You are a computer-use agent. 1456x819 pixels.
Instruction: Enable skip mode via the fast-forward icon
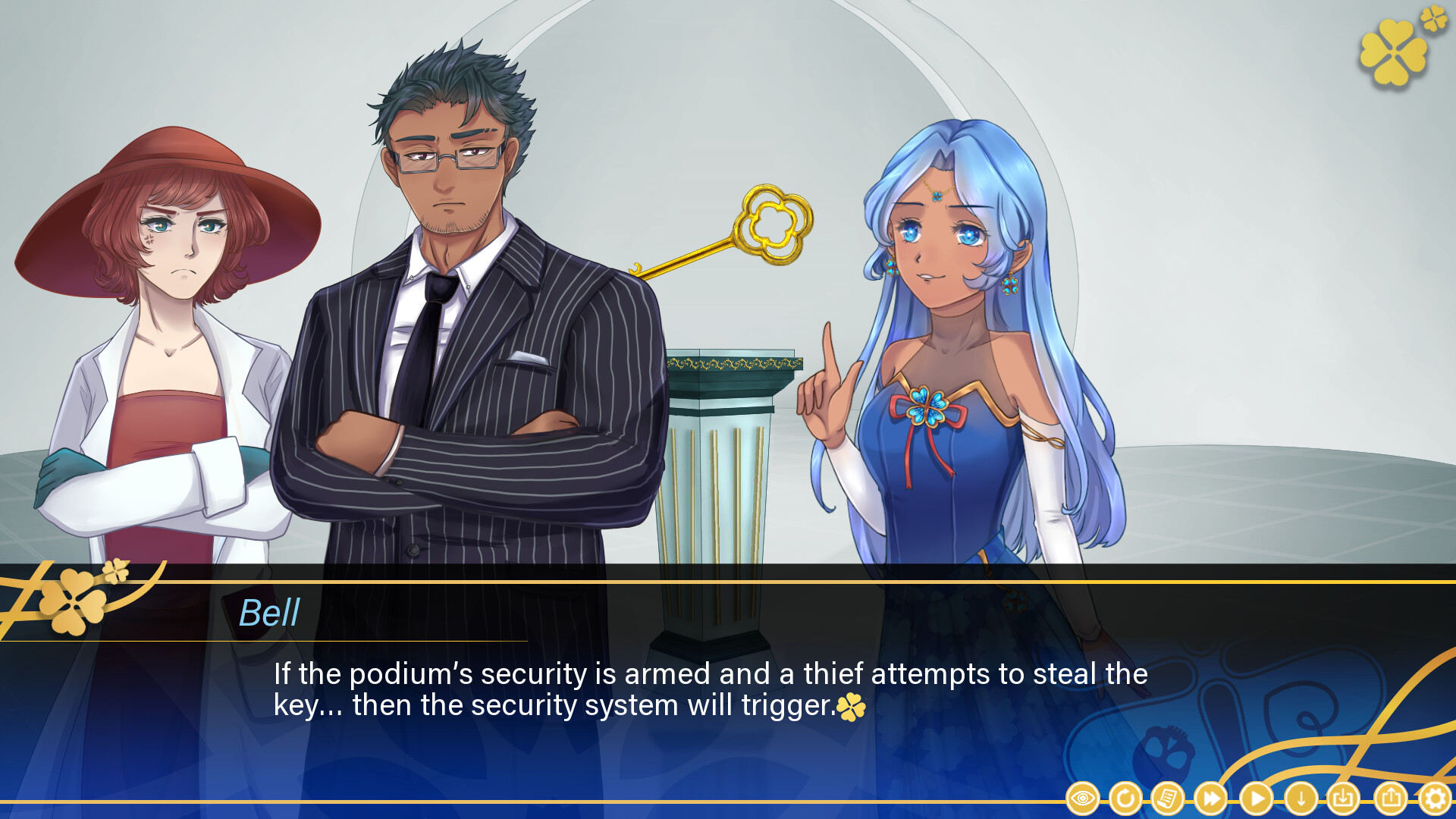click(x=1210, y=799)
